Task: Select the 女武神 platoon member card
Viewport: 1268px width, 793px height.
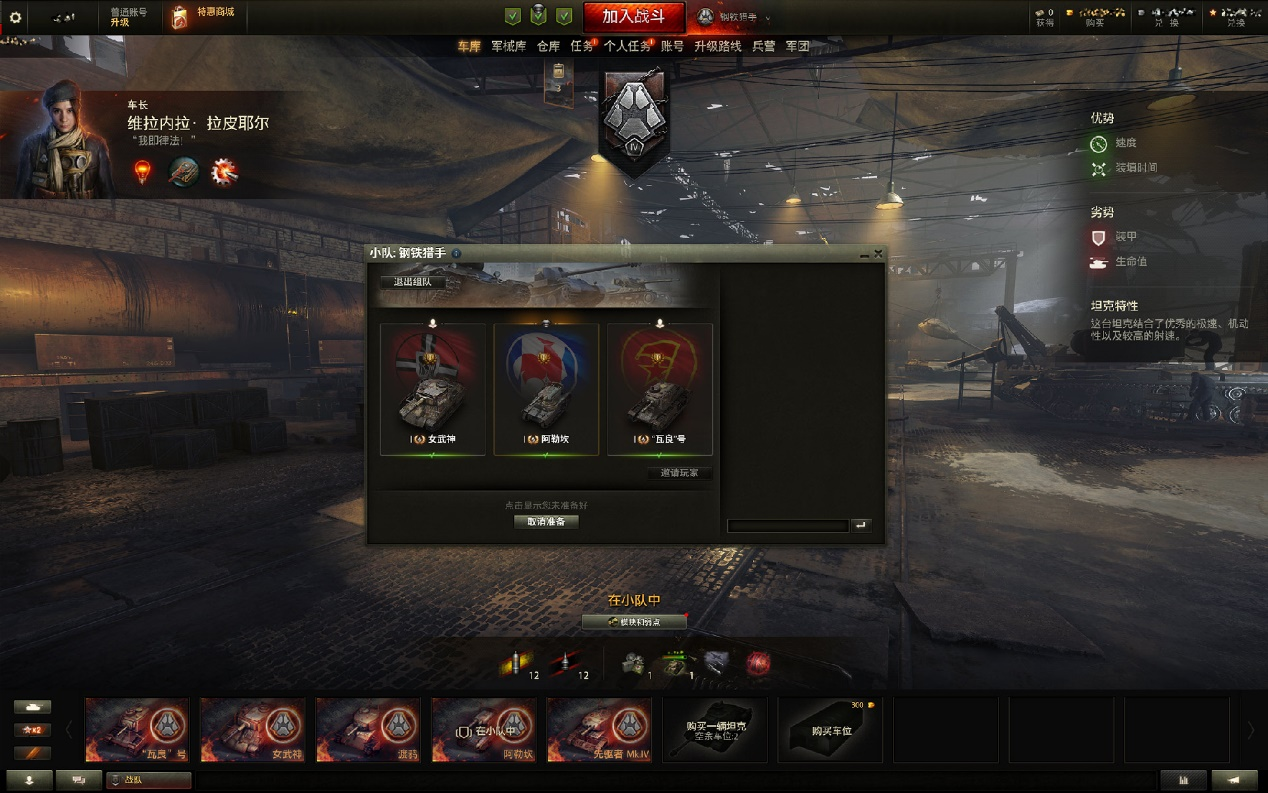Action: click(x=432, y=388)
